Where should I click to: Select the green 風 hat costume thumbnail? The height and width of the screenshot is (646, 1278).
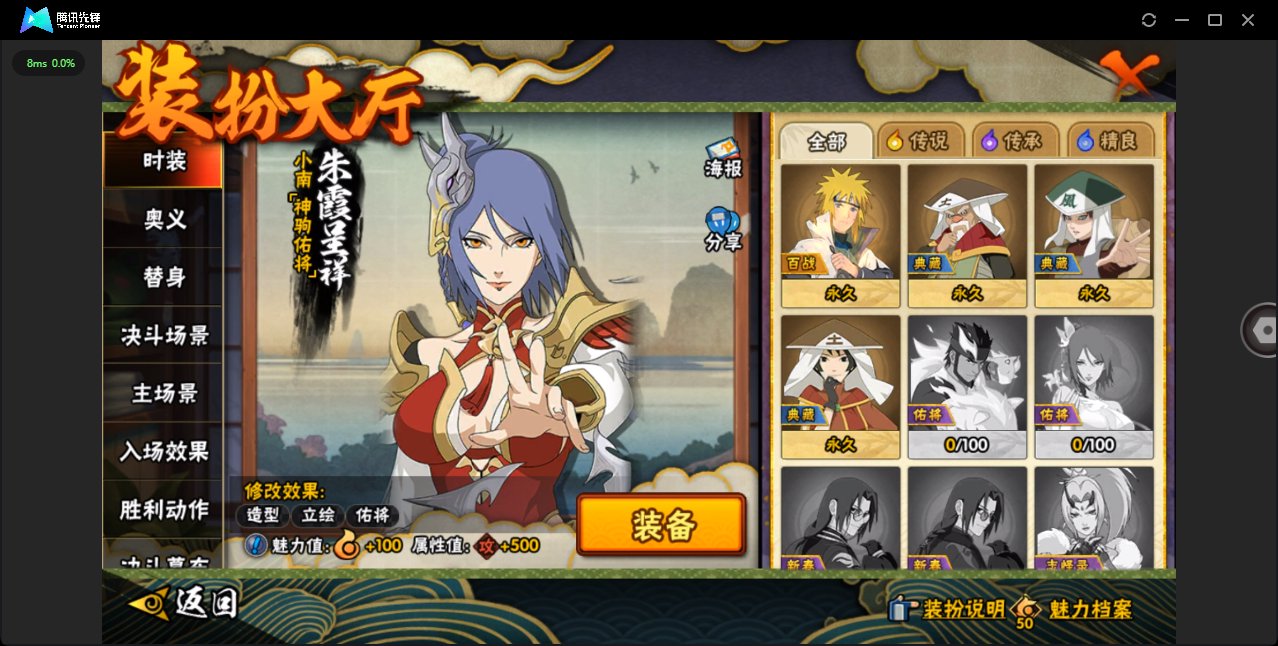point(1093,235)
